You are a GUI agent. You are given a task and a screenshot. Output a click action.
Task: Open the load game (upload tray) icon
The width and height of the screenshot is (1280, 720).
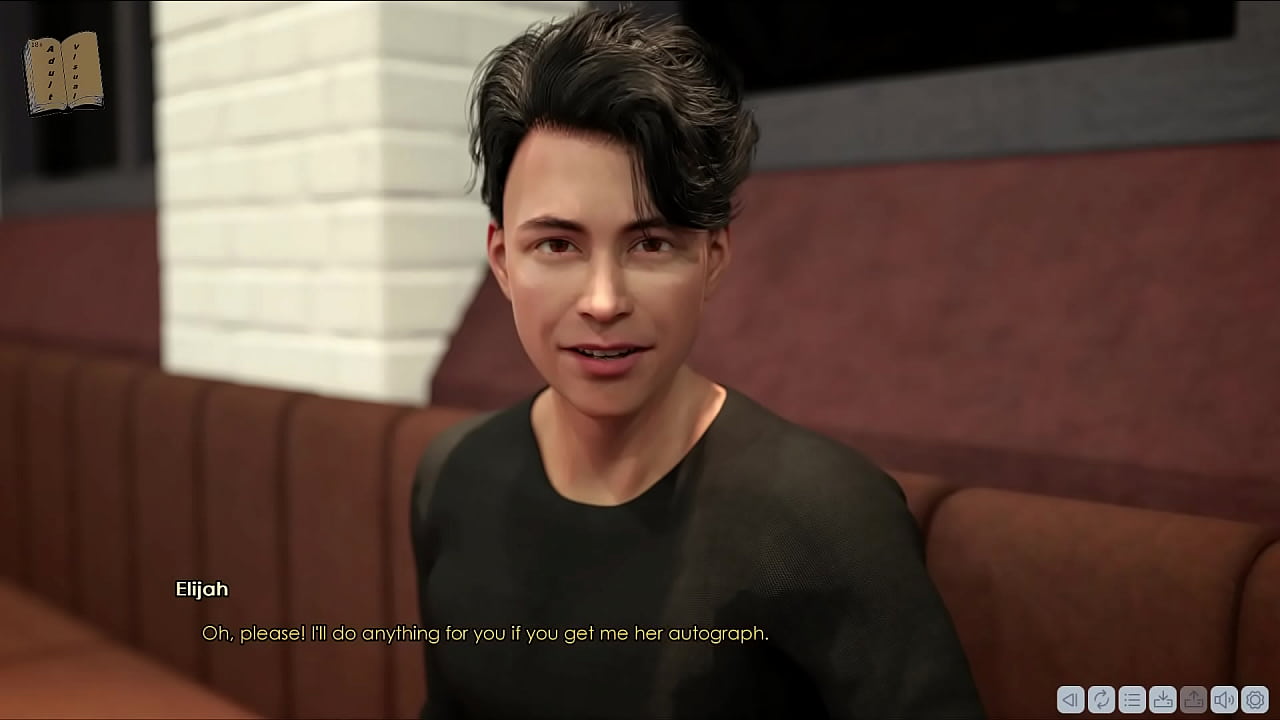[x=1193, y=700]
